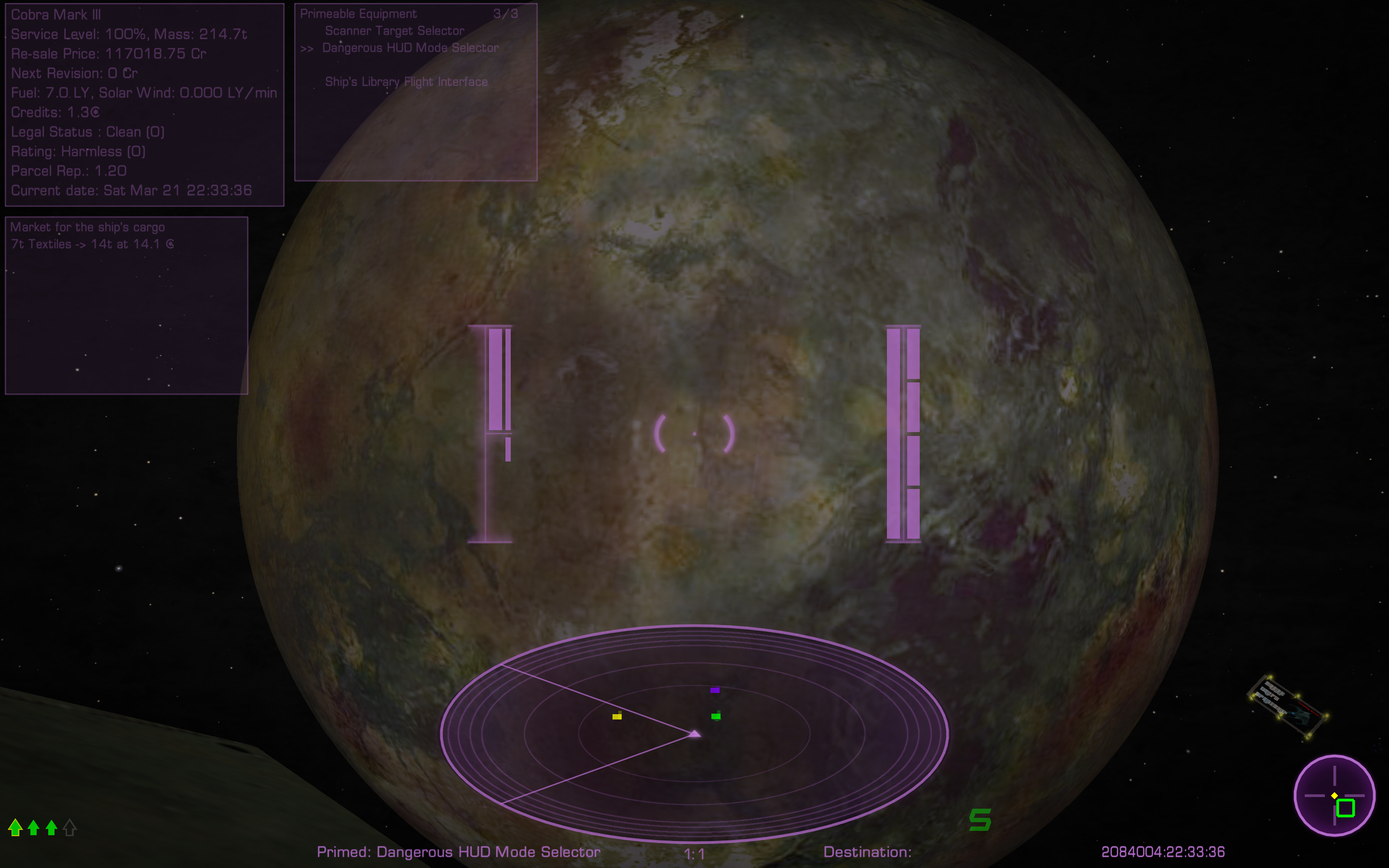
Task: Click the circular space compass
Action: click(1334, 795)
